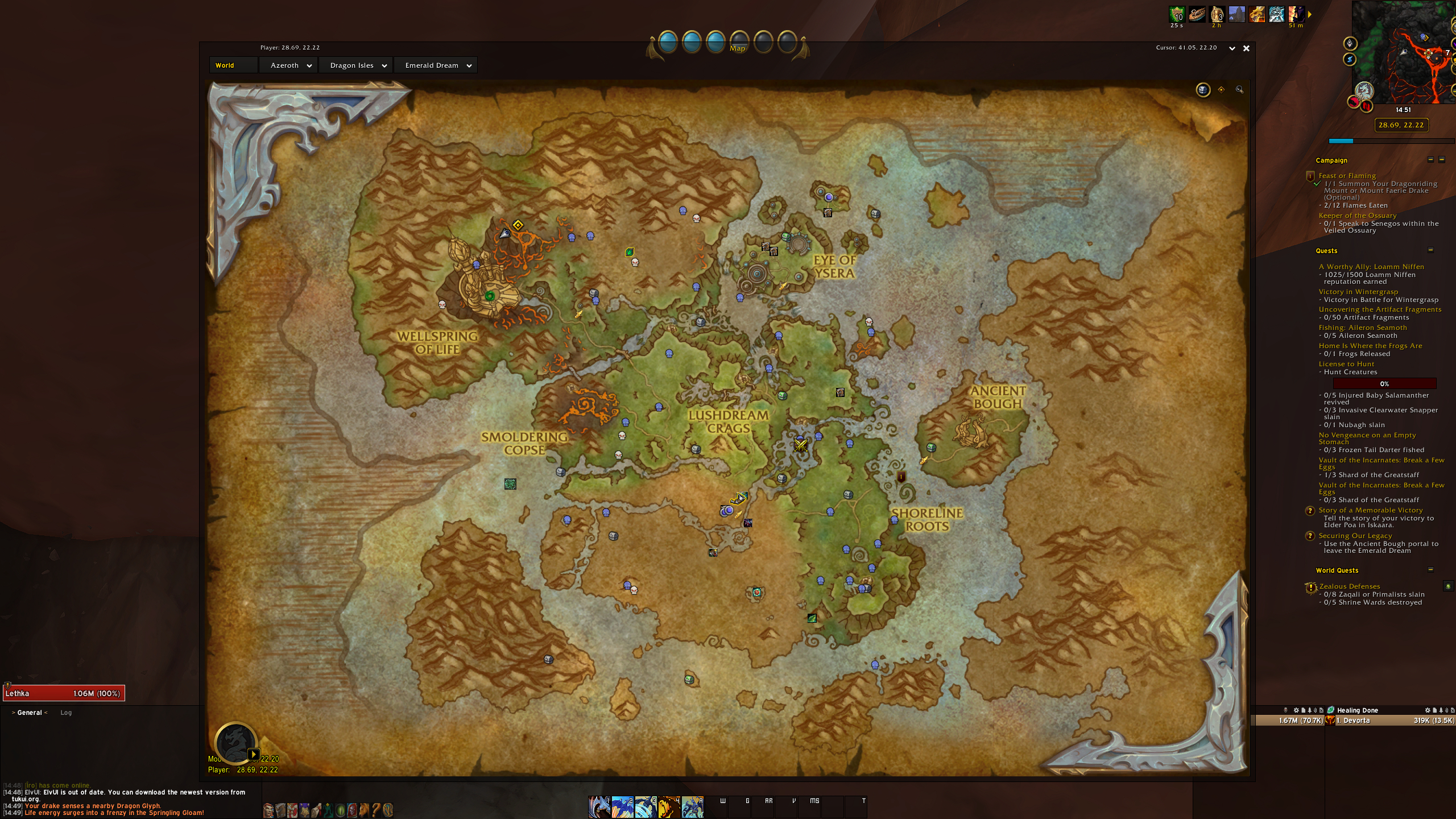The image size is (1456, 819).
Task: Click the Zealous Defenses world quest exclamation icon
Action: (1310, 586)
